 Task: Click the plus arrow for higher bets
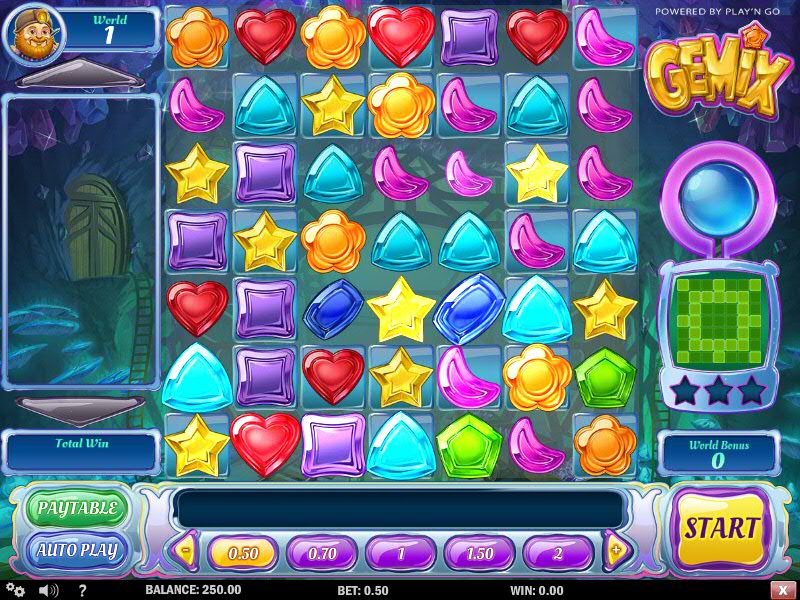[x=616, y=550]
